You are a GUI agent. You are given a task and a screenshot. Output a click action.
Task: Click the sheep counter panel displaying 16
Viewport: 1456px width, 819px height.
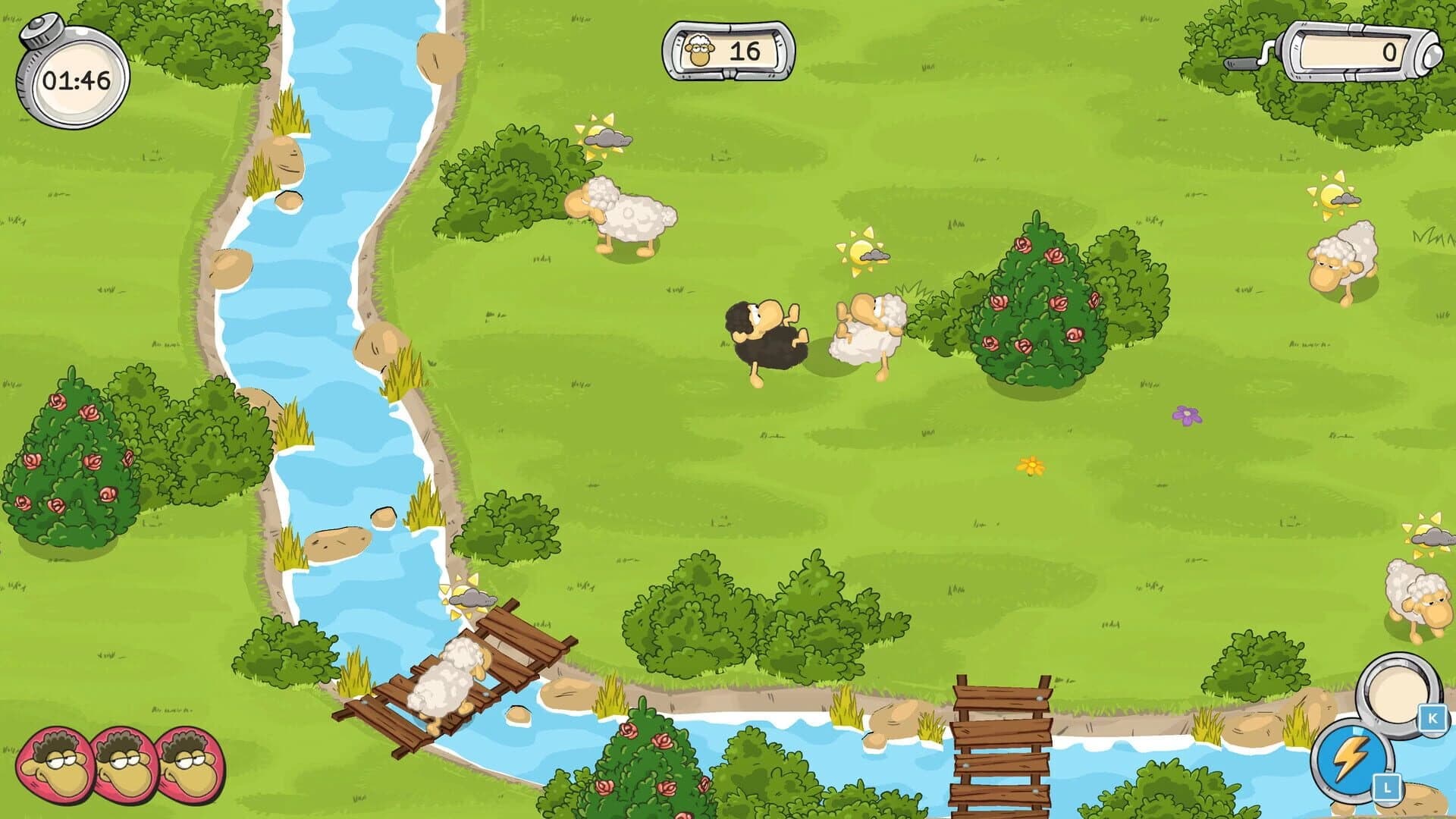728,52
